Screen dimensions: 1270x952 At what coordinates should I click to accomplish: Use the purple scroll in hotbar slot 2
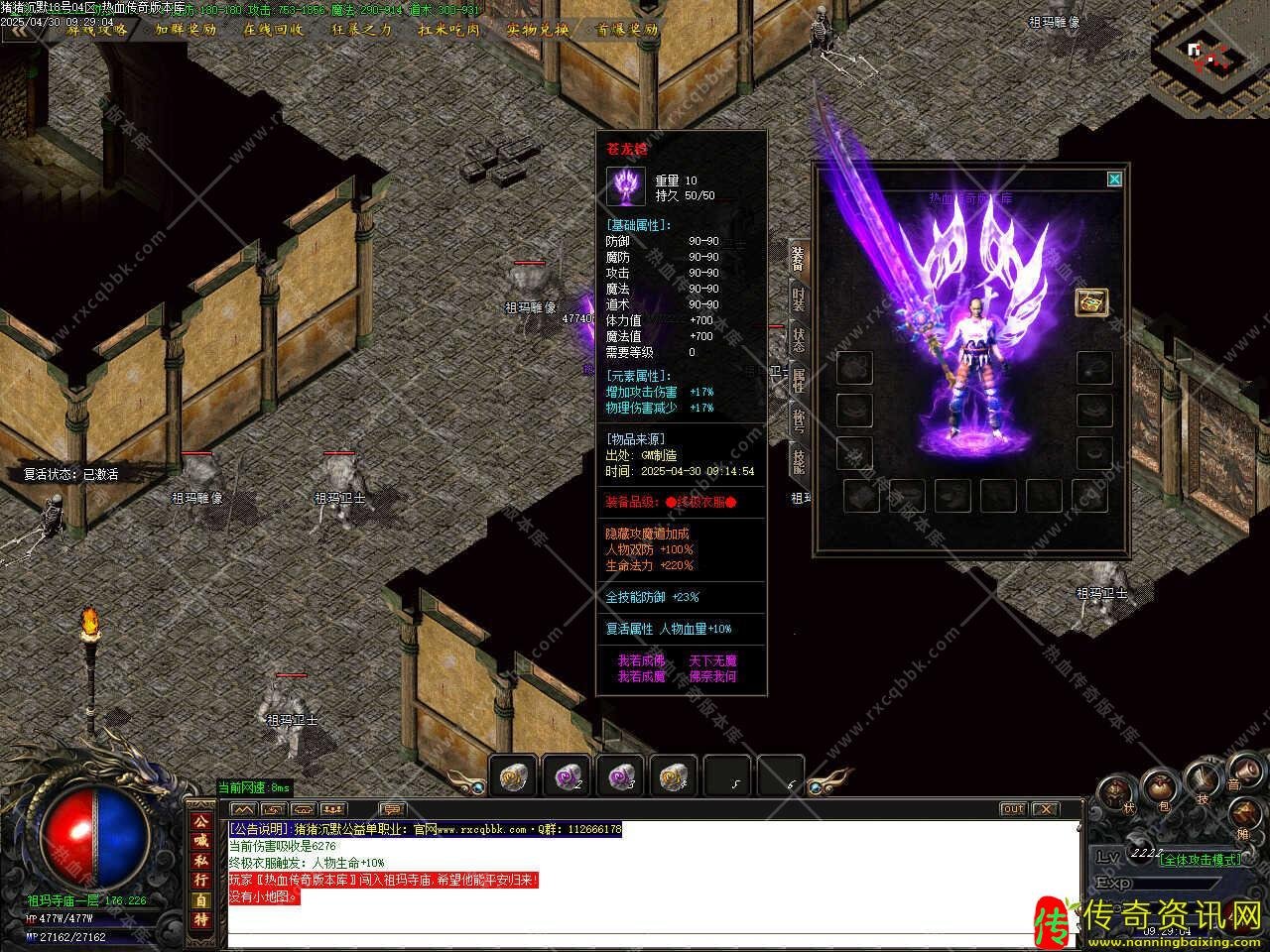pos(567,775)
